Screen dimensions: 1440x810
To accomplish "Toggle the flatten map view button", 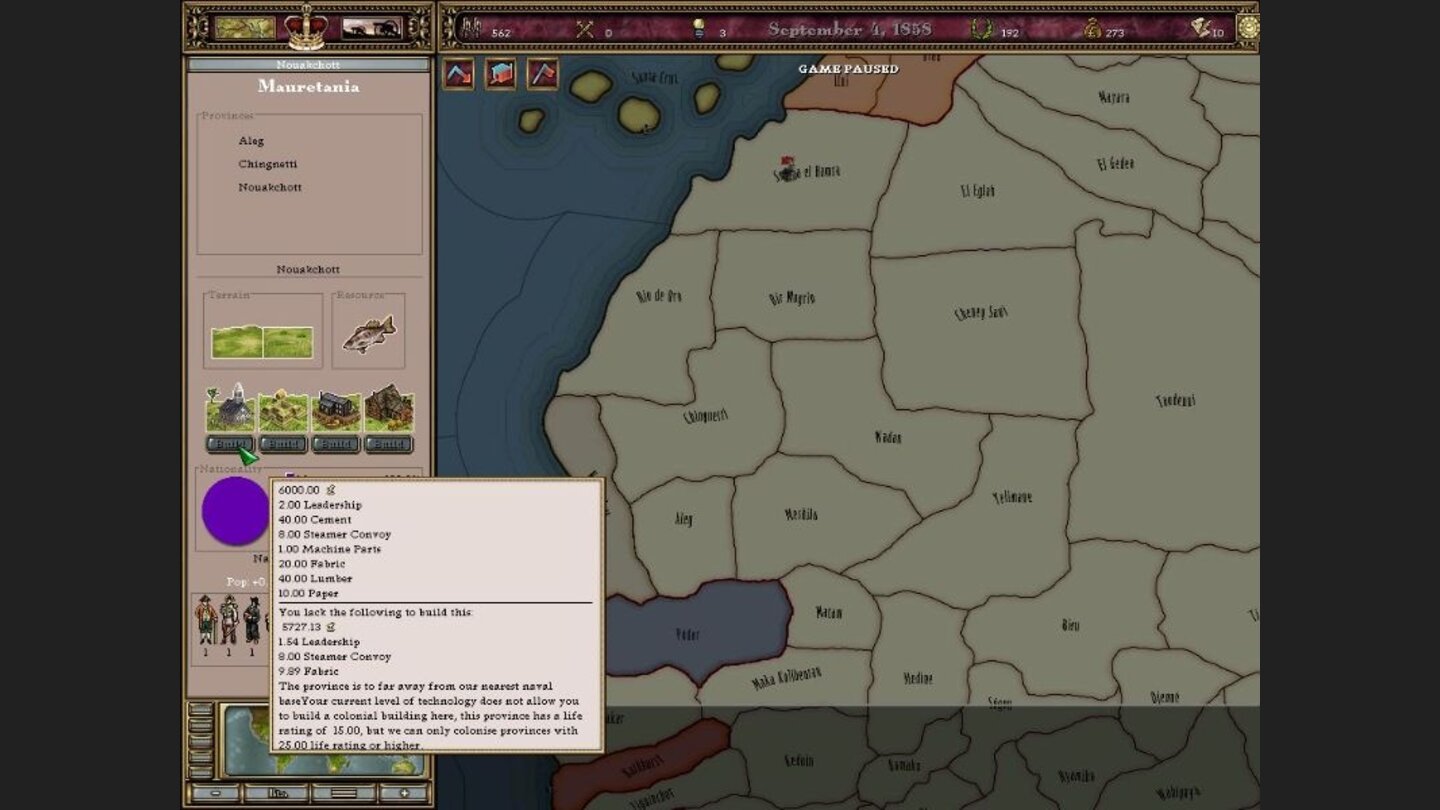I will 345,791.
